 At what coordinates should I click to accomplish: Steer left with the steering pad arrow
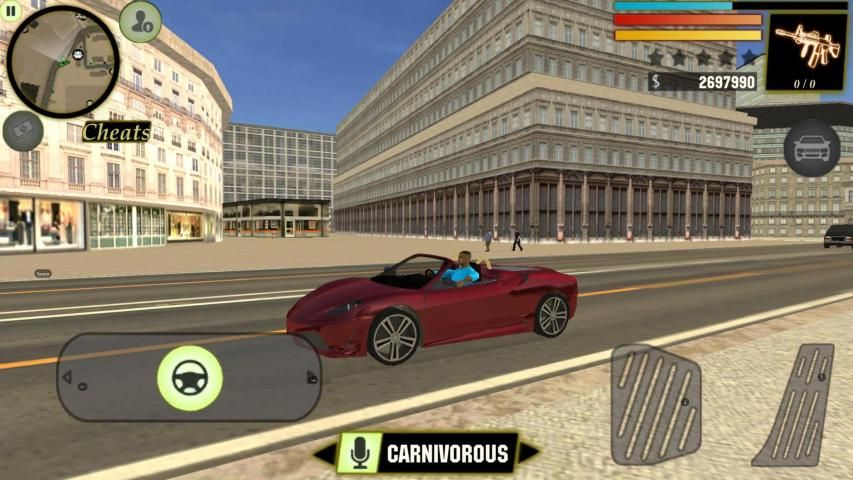[67, 378]
